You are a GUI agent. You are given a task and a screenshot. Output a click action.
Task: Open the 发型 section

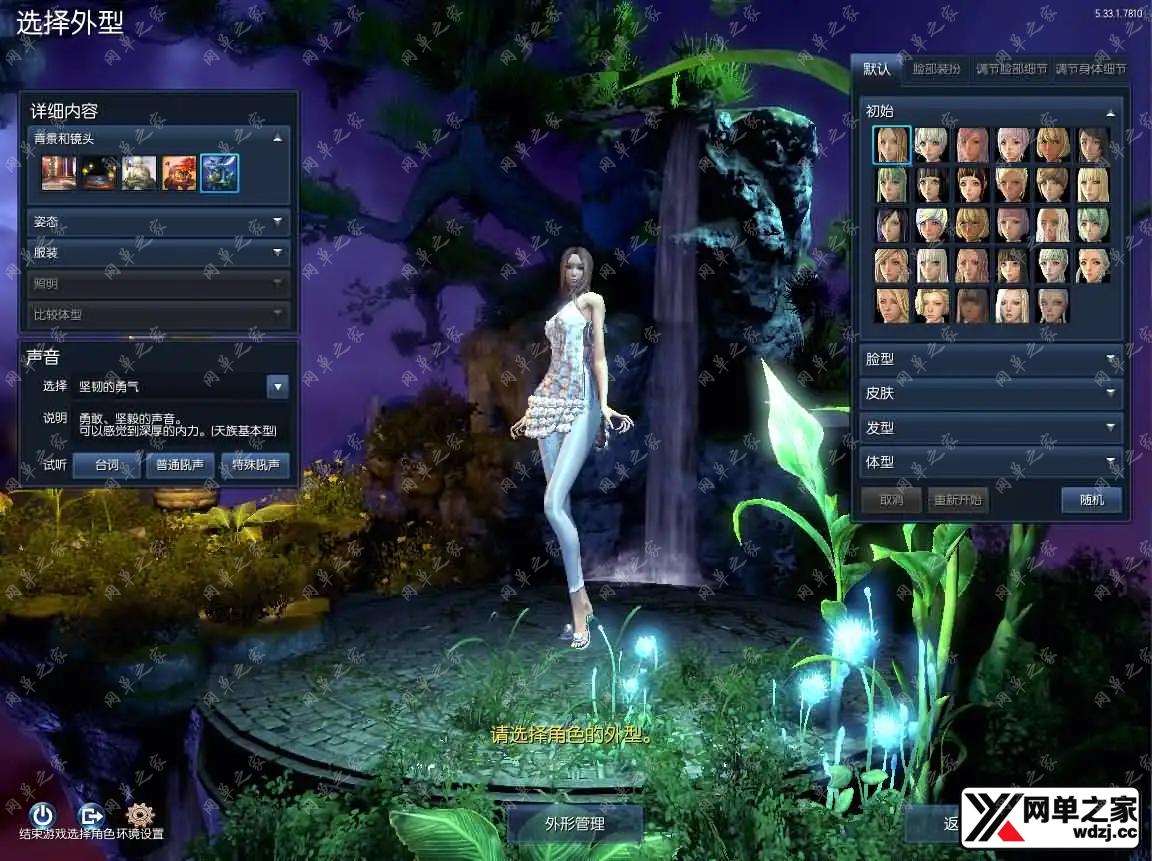[x=989, y=428]
